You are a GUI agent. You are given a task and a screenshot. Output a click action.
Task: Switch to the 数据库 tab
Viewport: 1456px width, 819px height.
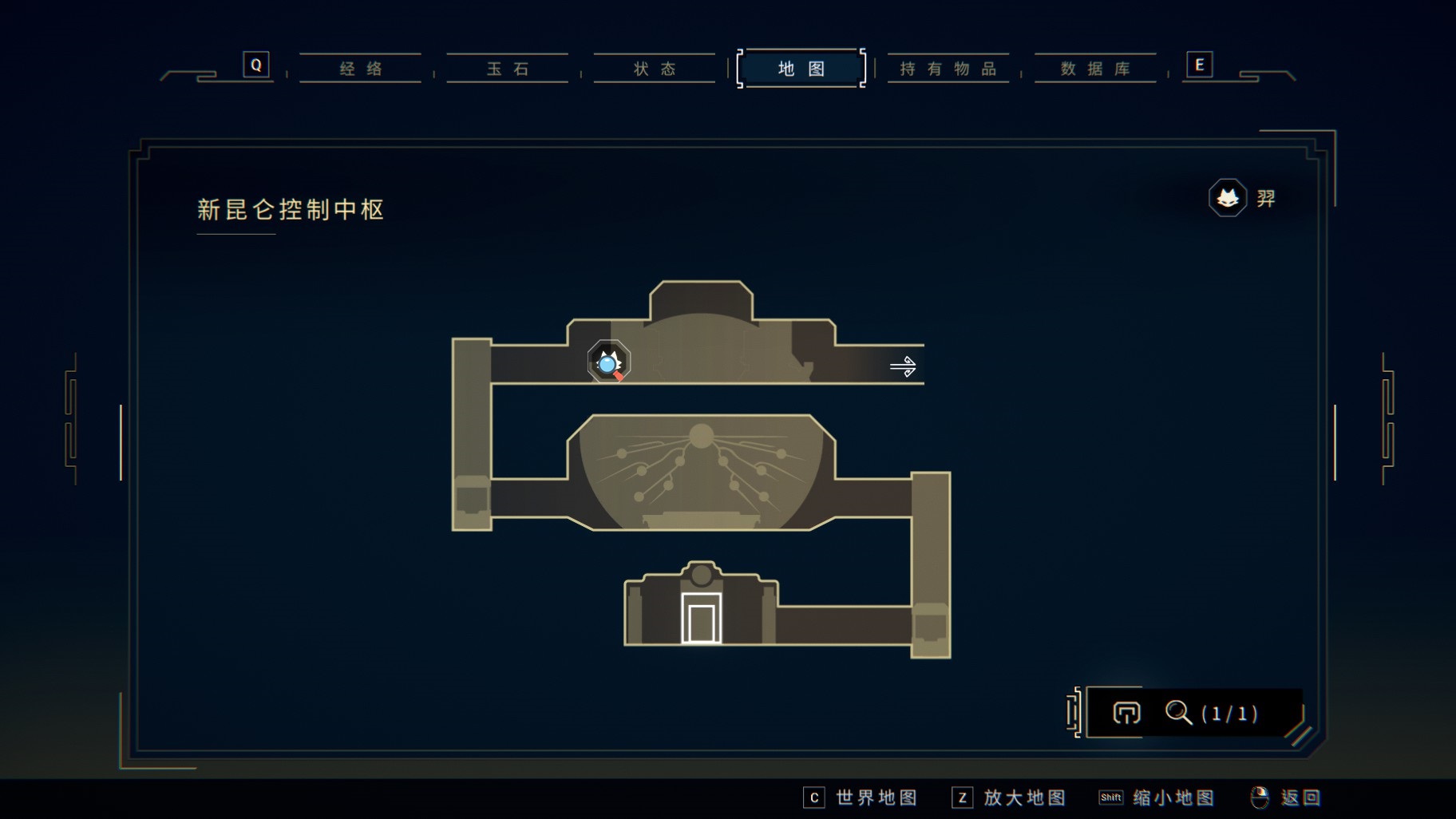pyautogui.click(x=1095, y=69)
